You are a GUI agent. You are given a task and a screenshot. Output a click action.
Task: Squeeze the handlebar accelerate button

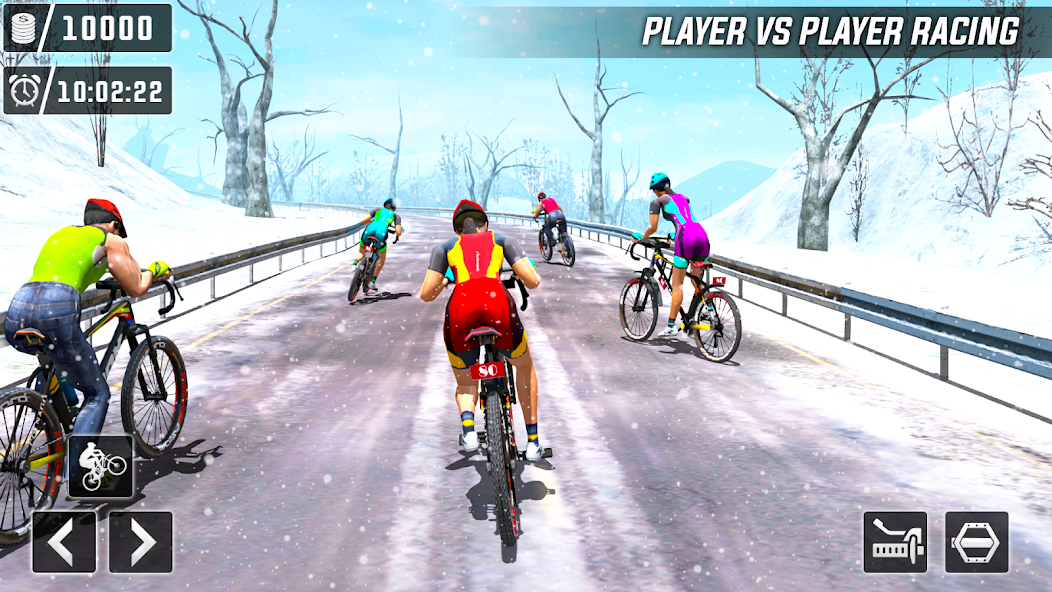click(x=895, y=542)
